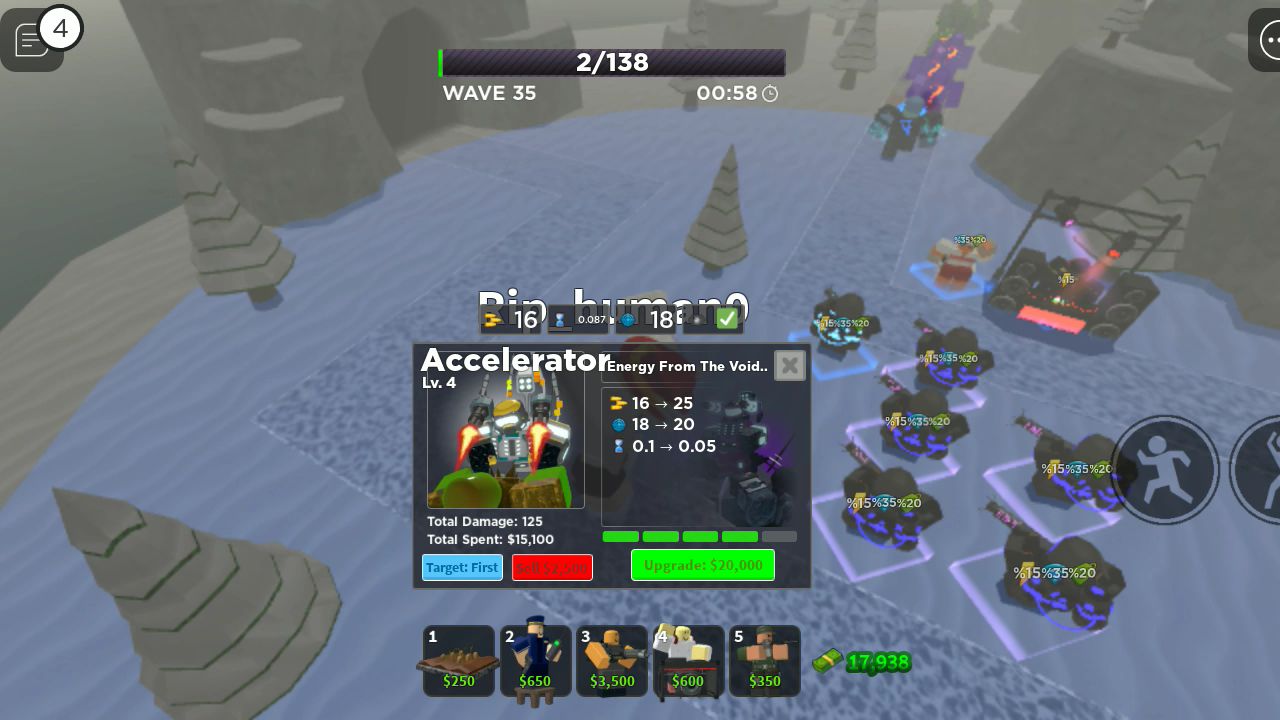The height and width of the screenshot is (720, 1280).
Task: Sell the Accelerator tower
Action: (552, 568)
